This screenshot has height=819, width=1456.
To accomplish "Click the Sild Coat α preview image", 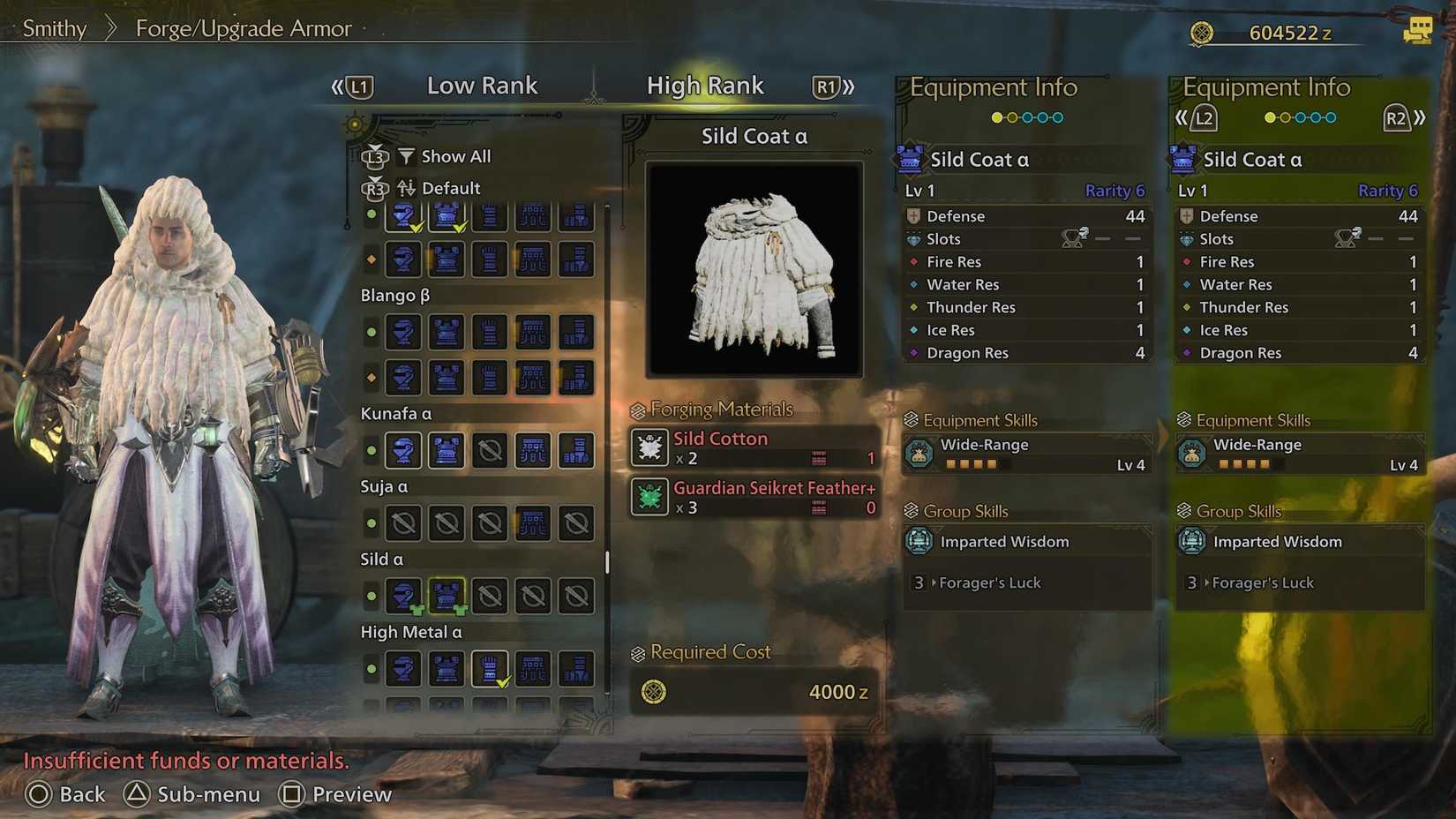I will point(753,267).
